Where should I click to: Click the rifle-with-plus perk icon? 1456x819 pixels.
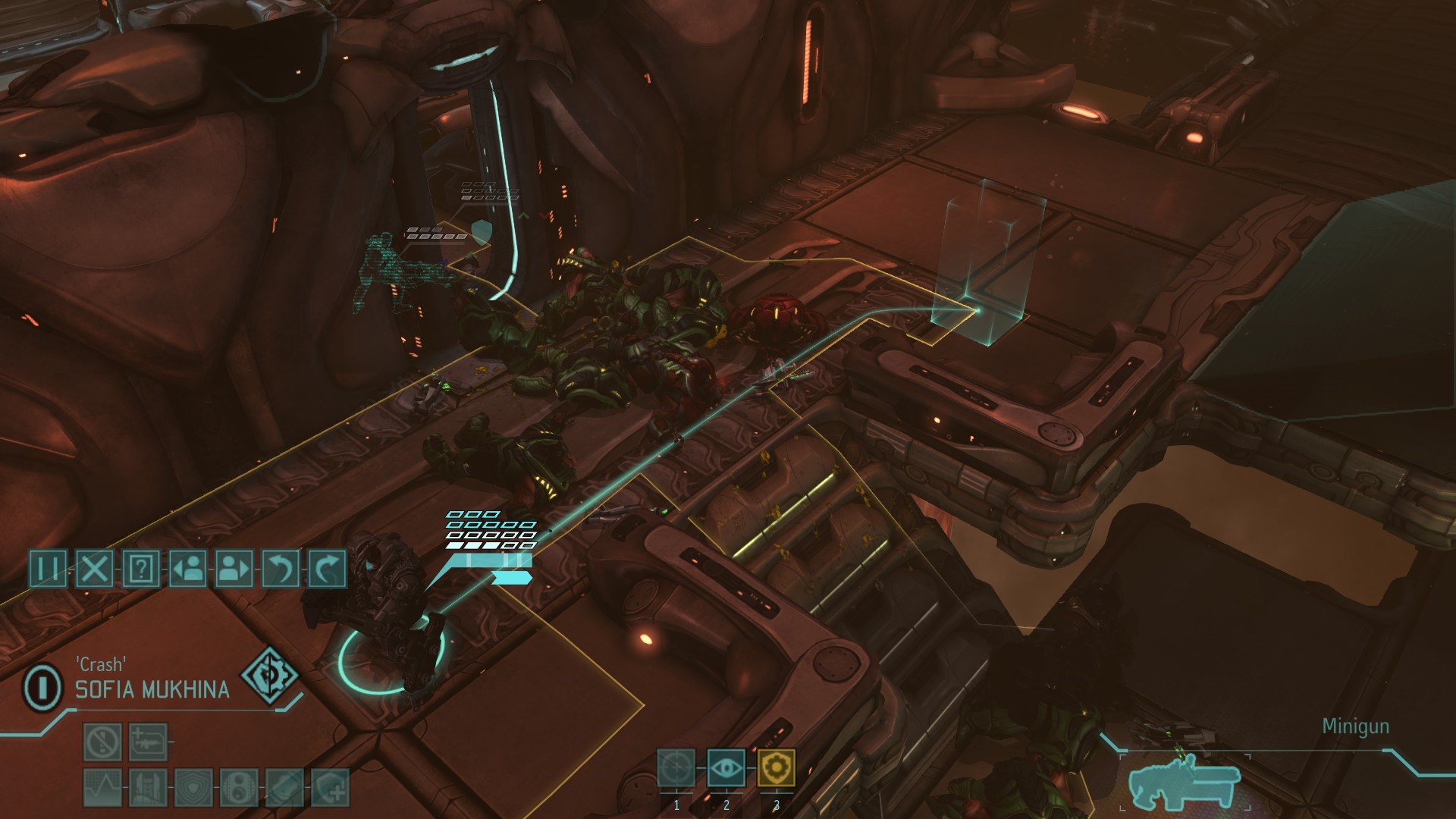tap(148, 742)
